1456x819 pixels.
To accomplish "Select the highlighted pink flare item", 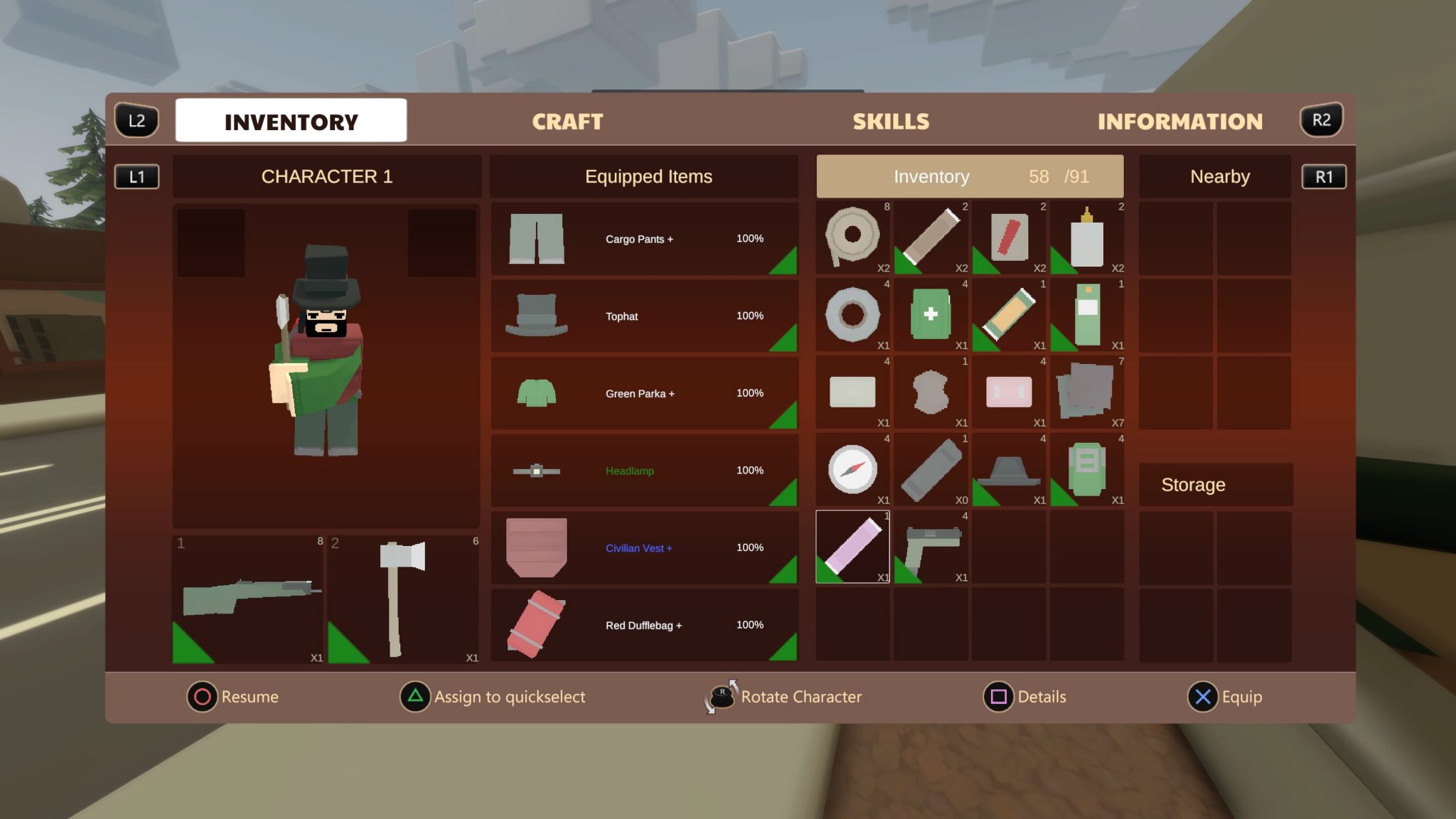I will click(852, 546).
